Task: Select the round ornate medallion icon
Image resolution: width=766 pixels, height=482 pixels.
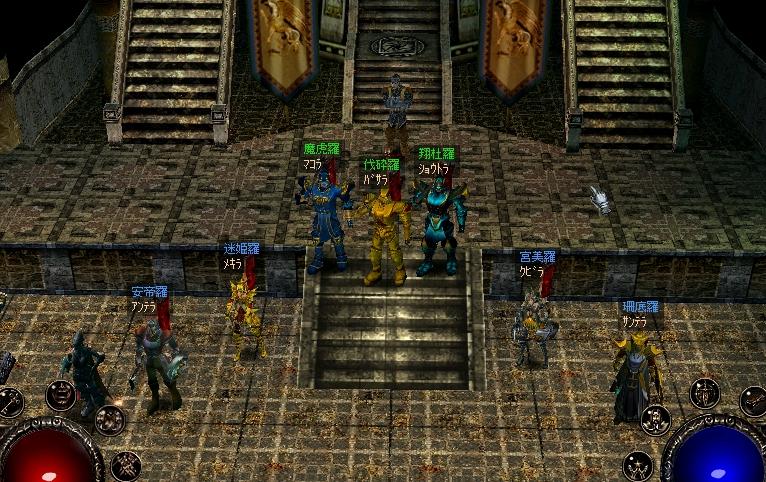Action: pyautogui.click(x=110, y=420)
